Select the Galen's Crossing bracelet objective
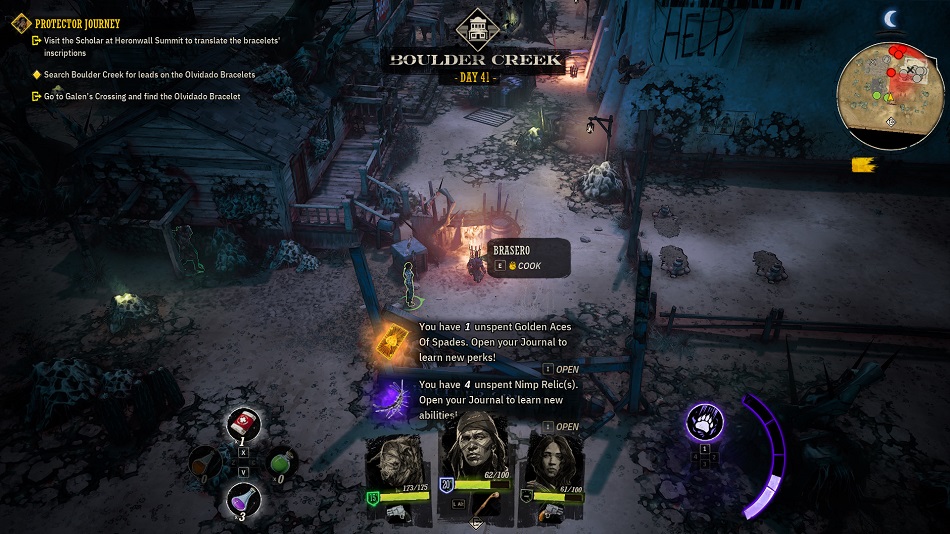 142,97
